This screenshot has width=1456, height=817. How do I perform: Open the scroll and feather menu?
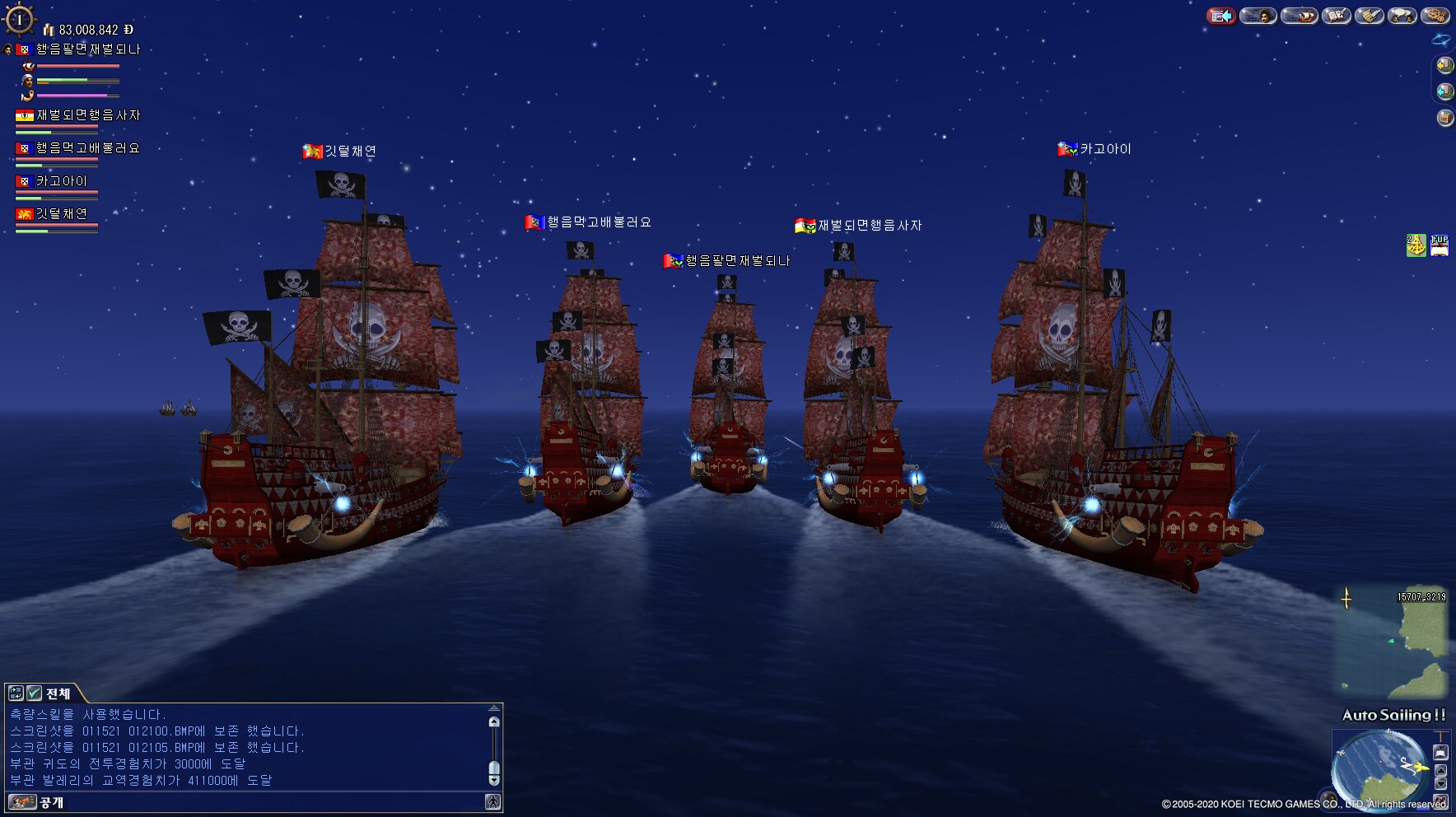click(x=1370, y=16)
